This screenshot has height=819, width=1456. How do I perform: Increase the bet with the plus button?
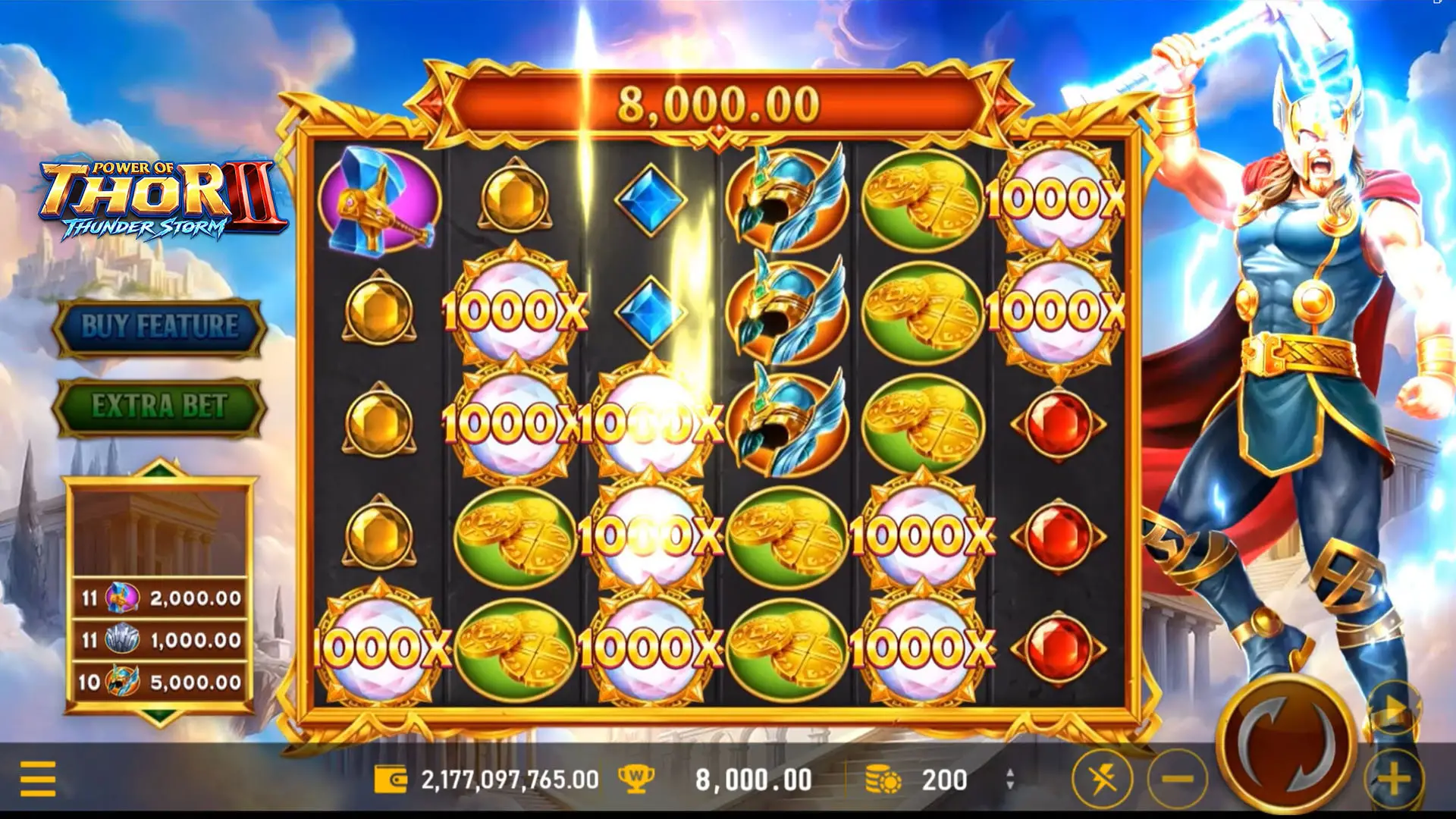tap(1394, 779)
